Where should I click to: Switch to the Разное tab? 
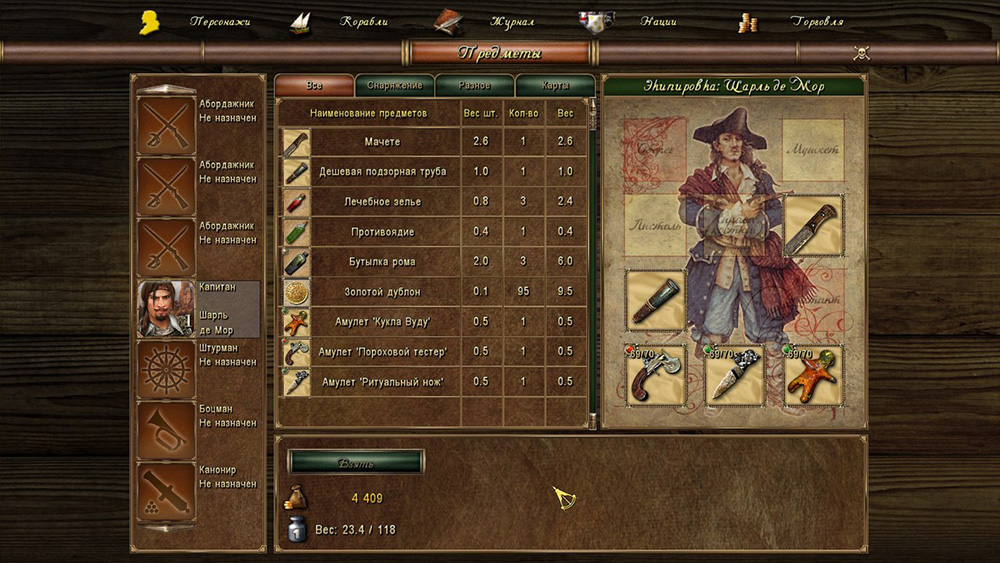pyautogui.click(x=474, y=86)
